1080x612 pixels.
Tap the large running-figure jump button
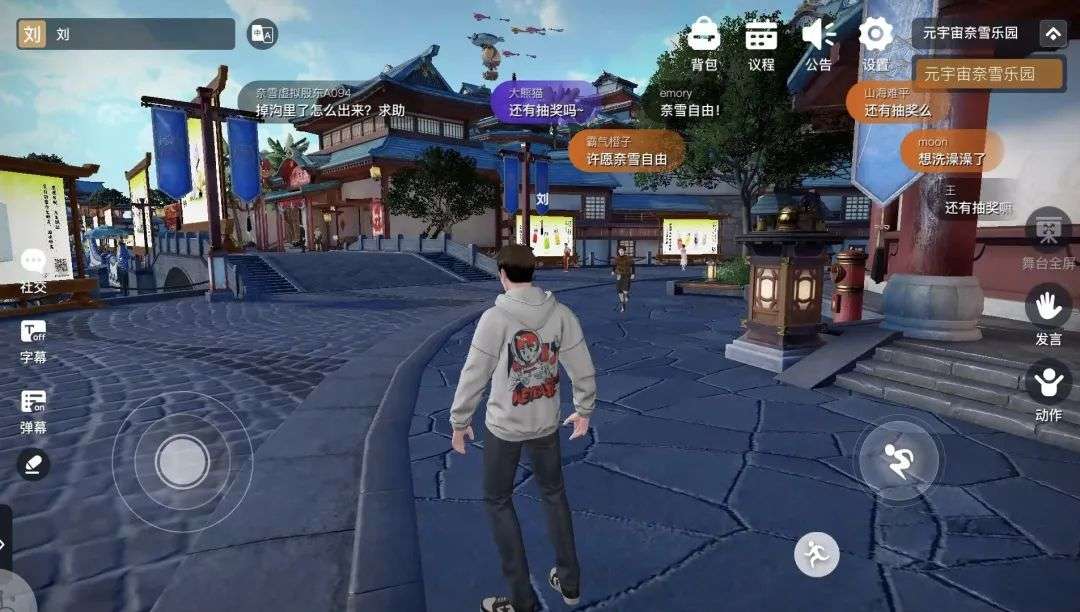(x=898, y=459)
